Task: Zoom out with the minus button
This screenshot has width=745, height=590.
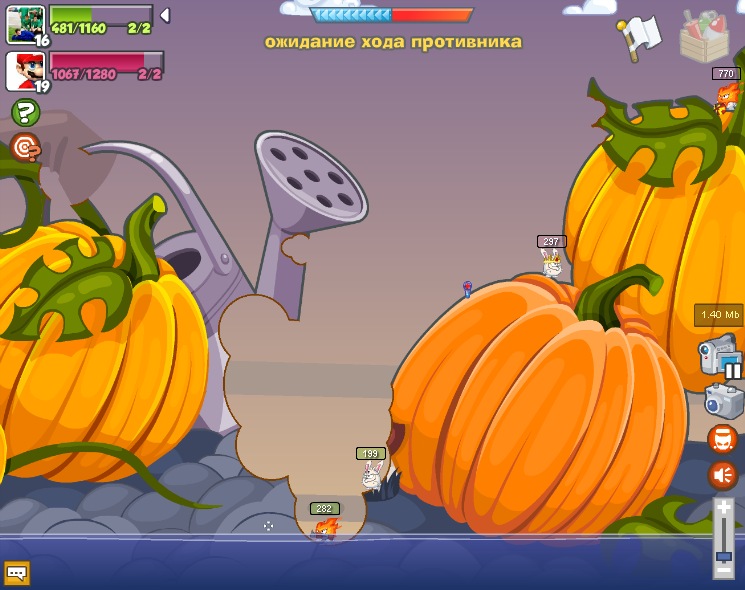Action: pyautogui.click(x=723, y=571)
